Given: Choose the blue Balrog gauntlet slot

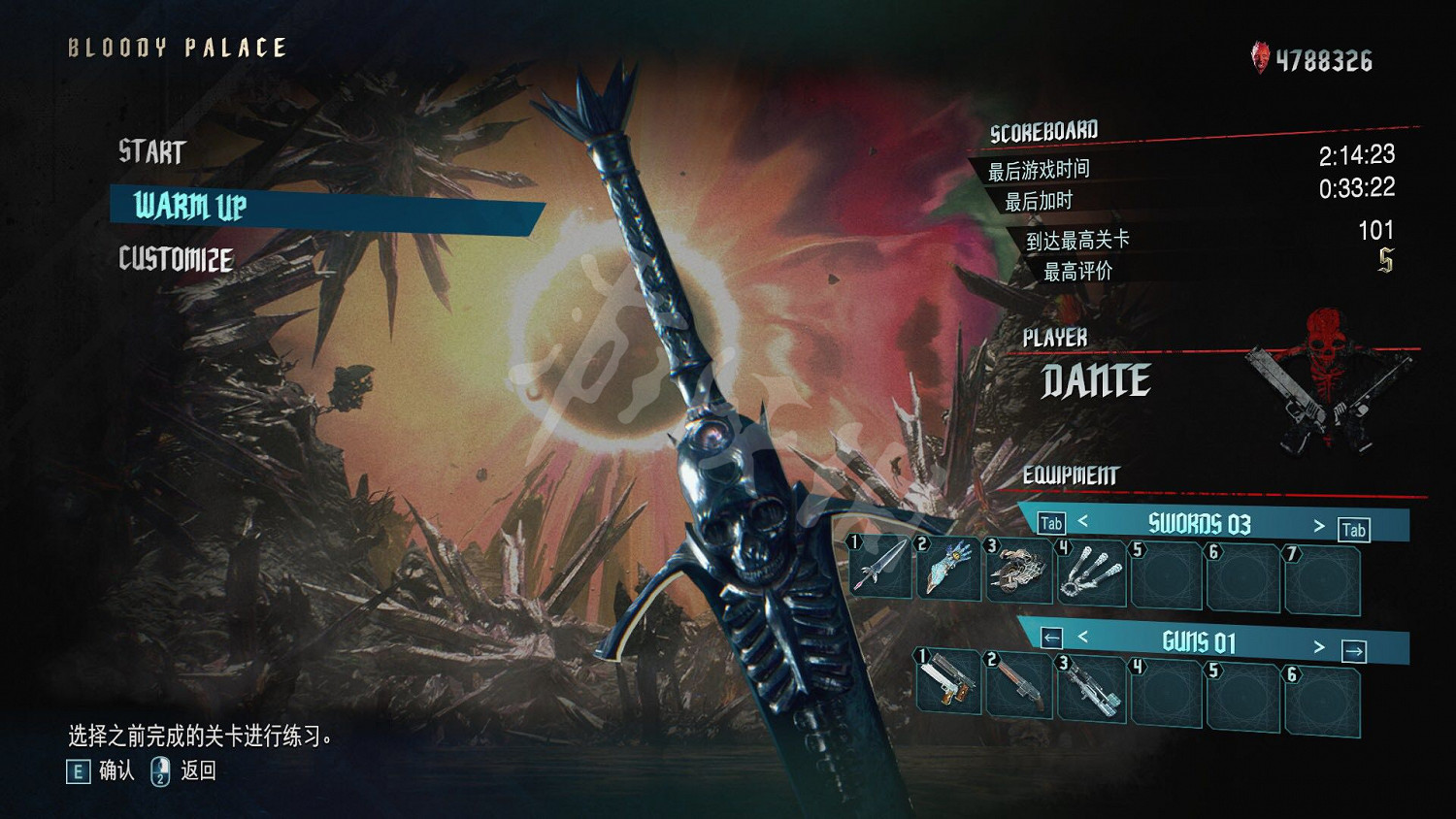Looking at the screenshot, I should coord(948,569).
